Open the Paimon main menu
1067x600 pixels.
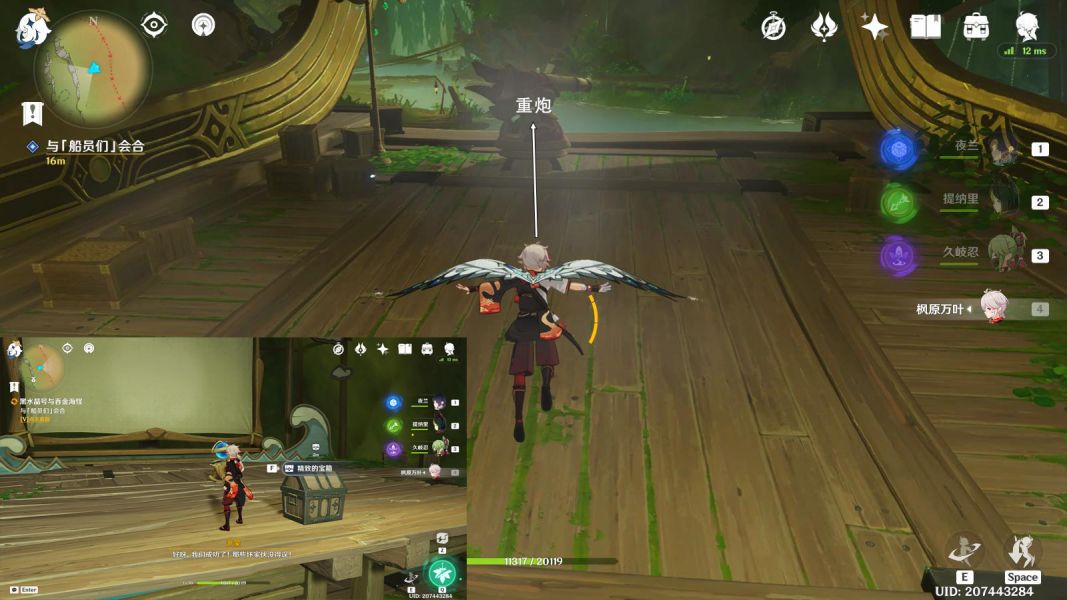click(x=32, y=29)
